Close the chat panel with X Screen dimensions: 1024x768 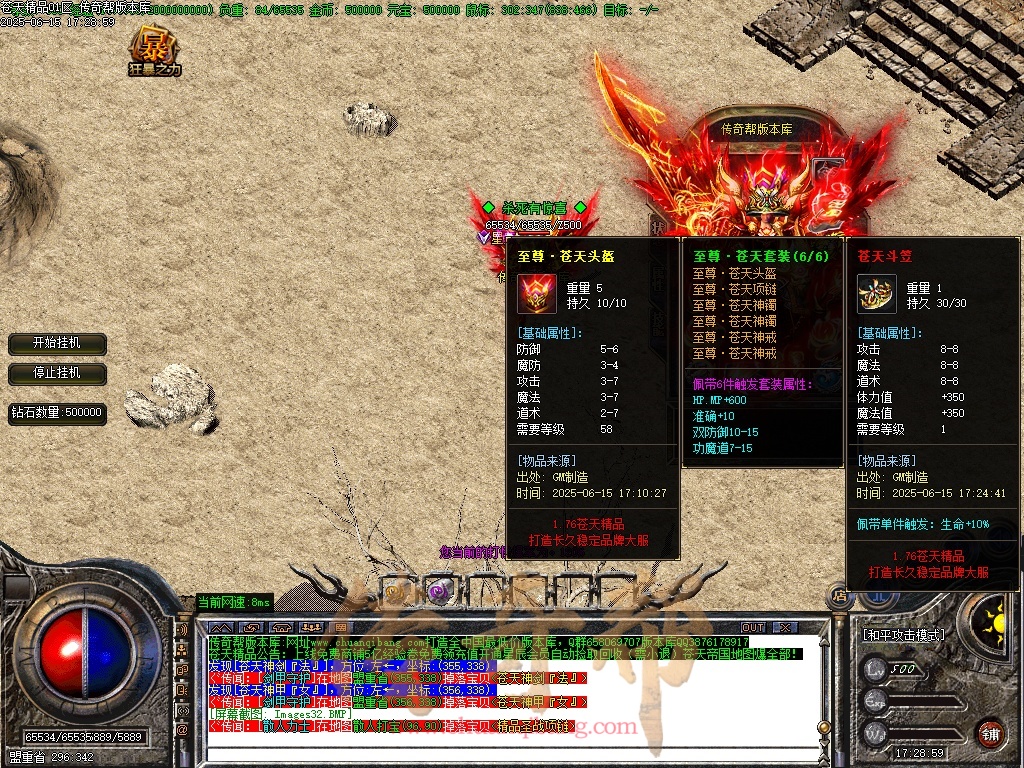tap(786, 627)
